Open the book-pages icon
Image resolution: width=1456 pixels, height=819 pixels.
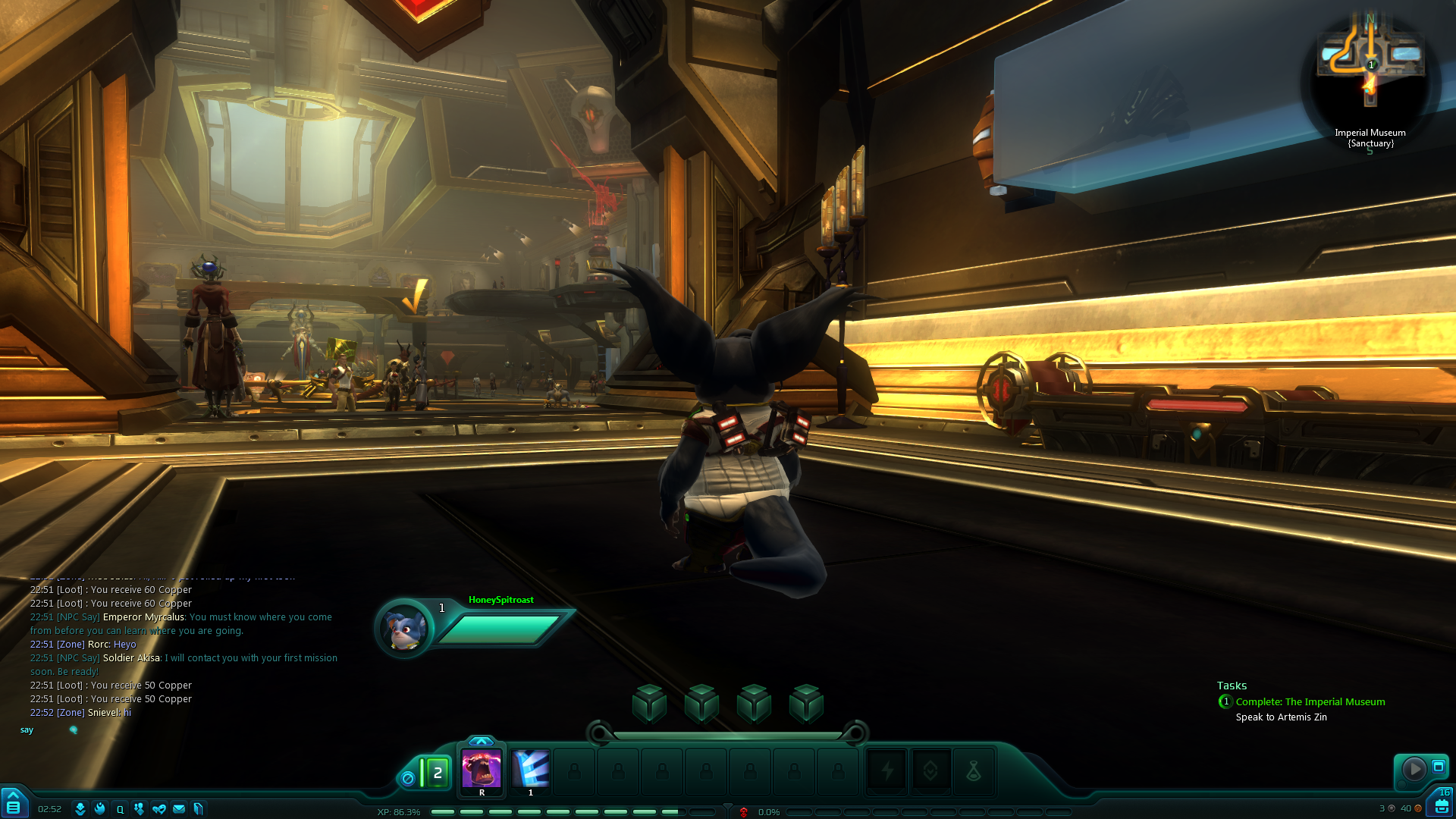click(199, 809)
